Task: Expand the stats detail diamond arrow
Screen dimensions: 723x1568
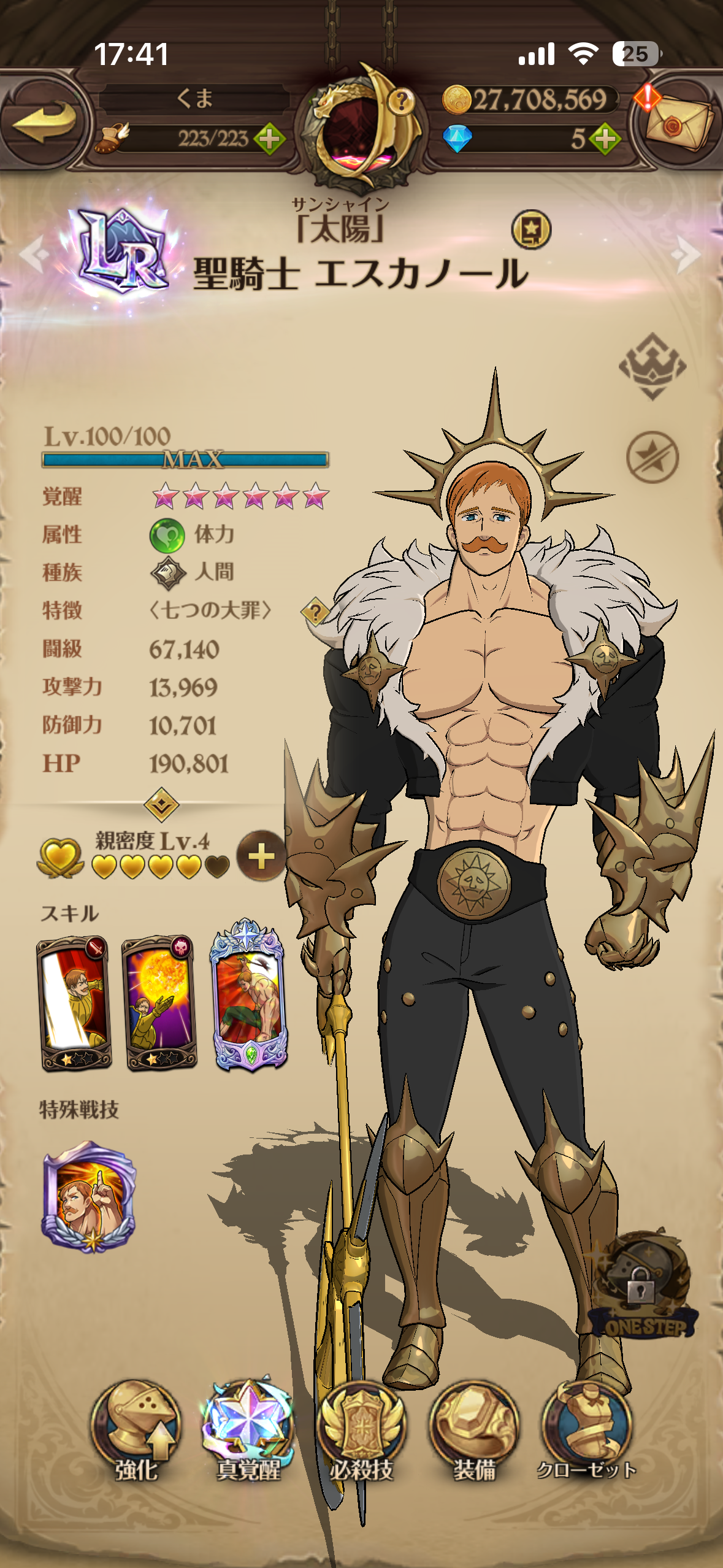Action: coord(161,804)
